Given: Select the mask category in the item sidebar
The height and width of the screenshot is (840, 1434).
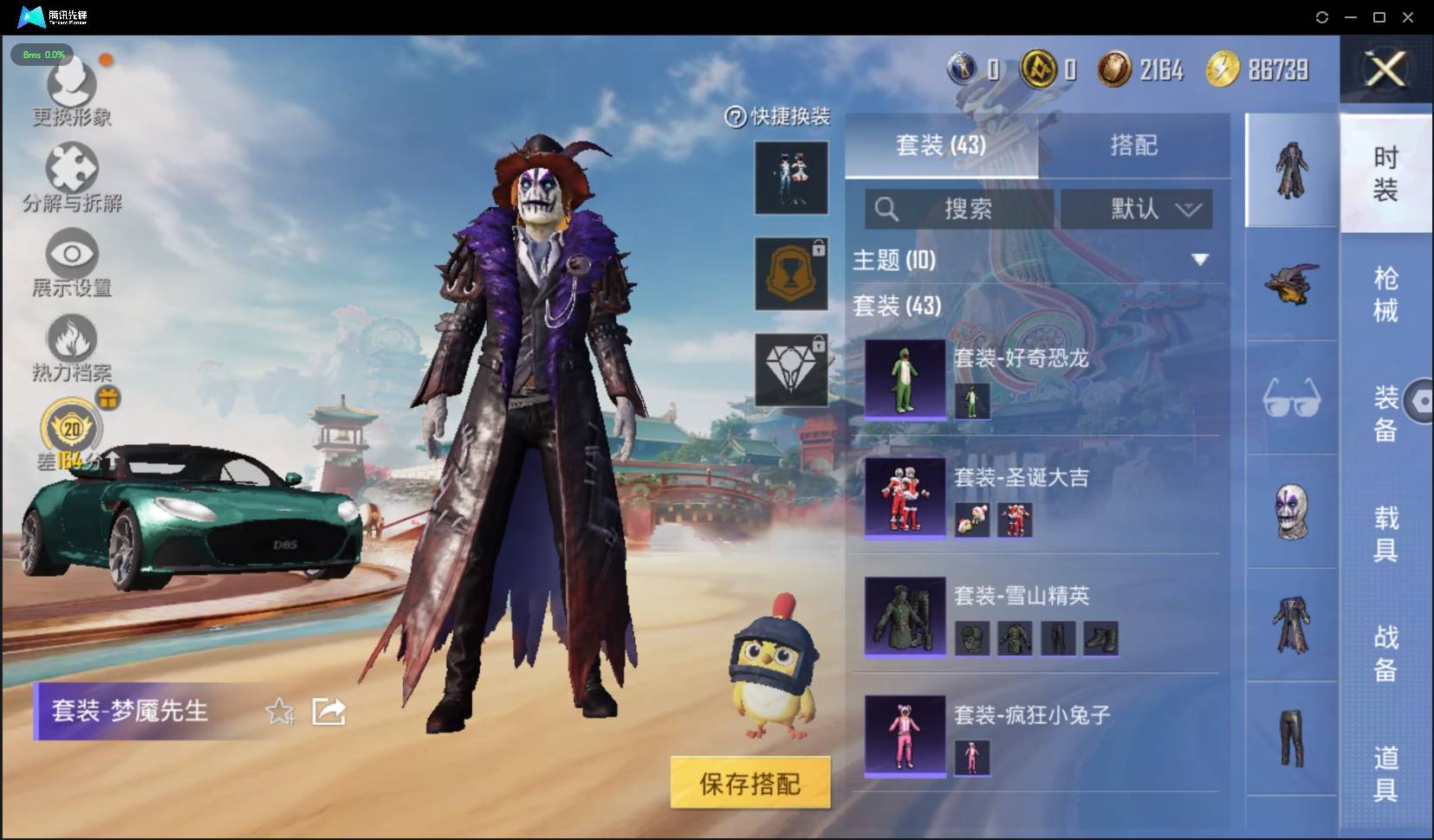Looking at the screenshot, I should point(1291,511).
